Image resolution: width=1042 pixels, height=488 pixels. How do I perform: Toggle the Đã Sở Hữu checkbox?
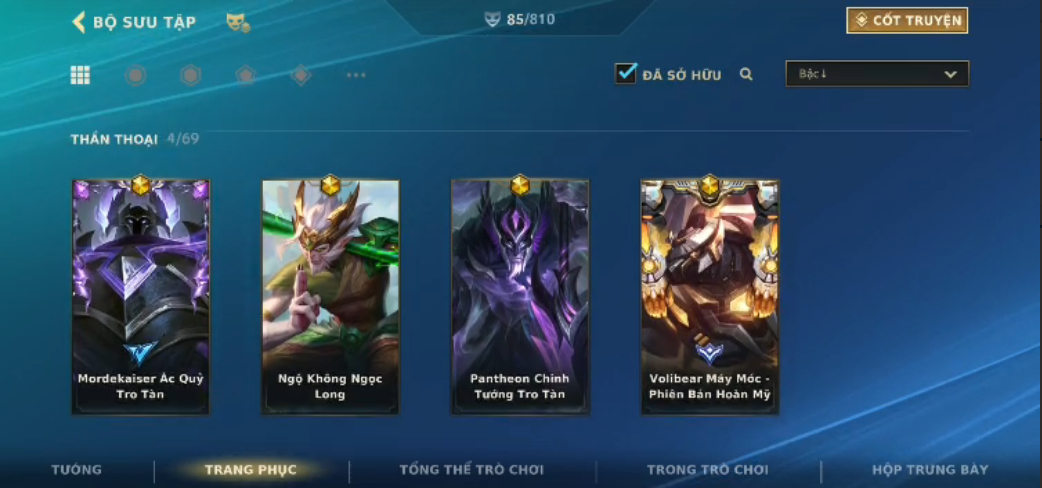point(626,73)
